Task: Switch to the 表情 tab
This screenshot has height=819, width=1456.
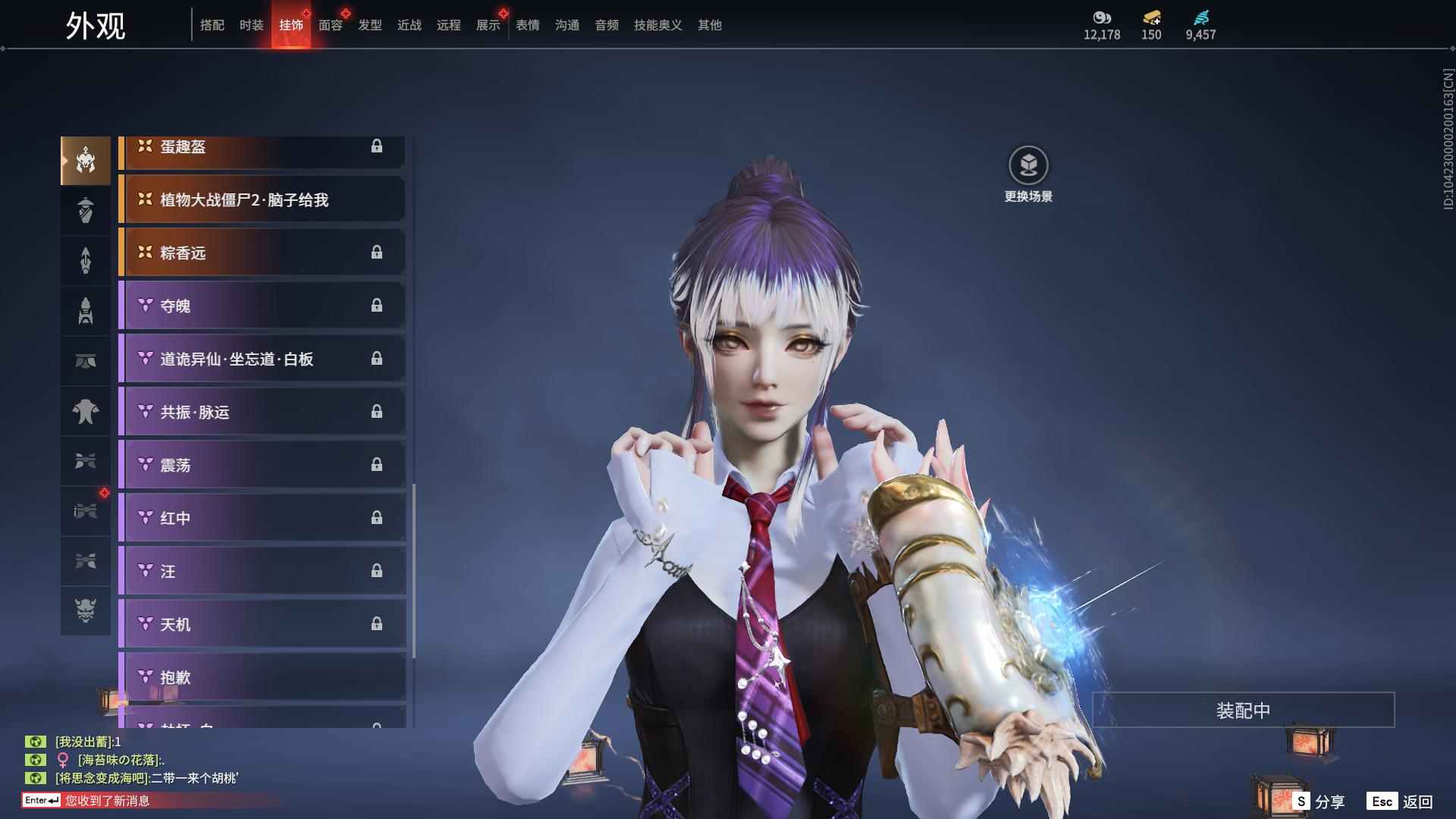Action: [x=527, y=26]
